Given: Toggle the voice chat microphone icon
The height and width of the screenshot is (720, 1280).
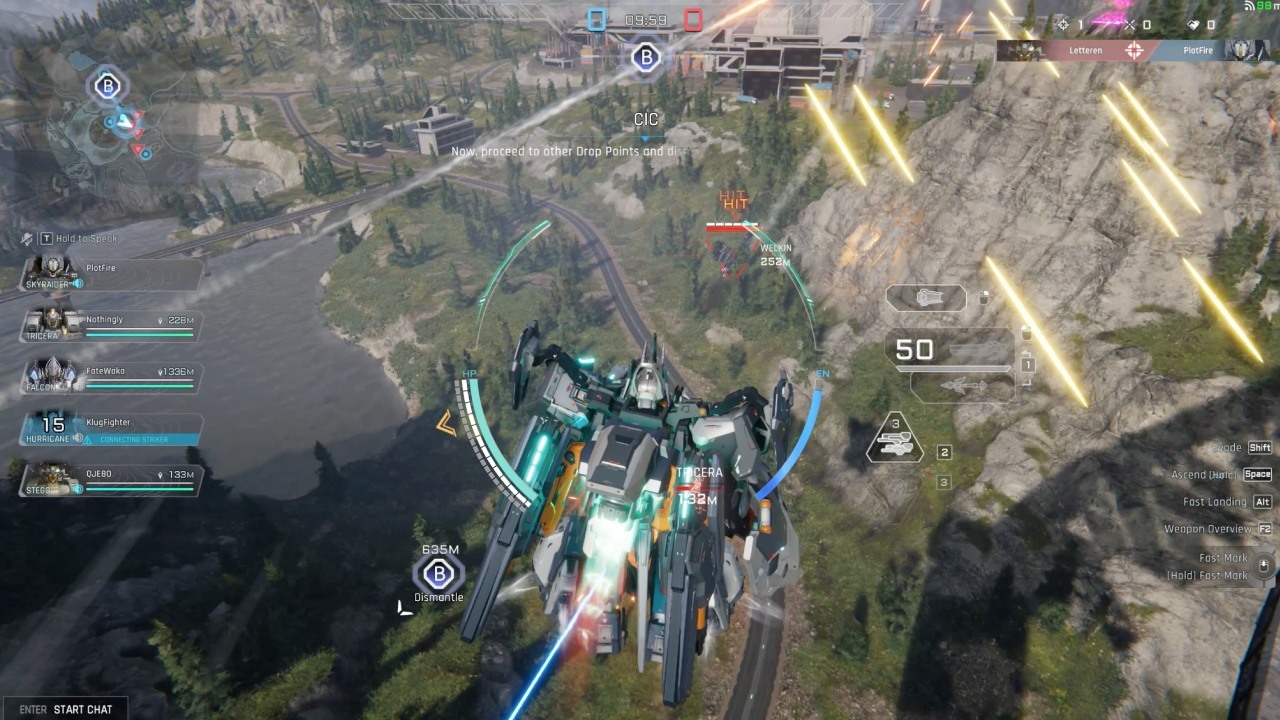Looking at the screenshot, I should [28, 239].
